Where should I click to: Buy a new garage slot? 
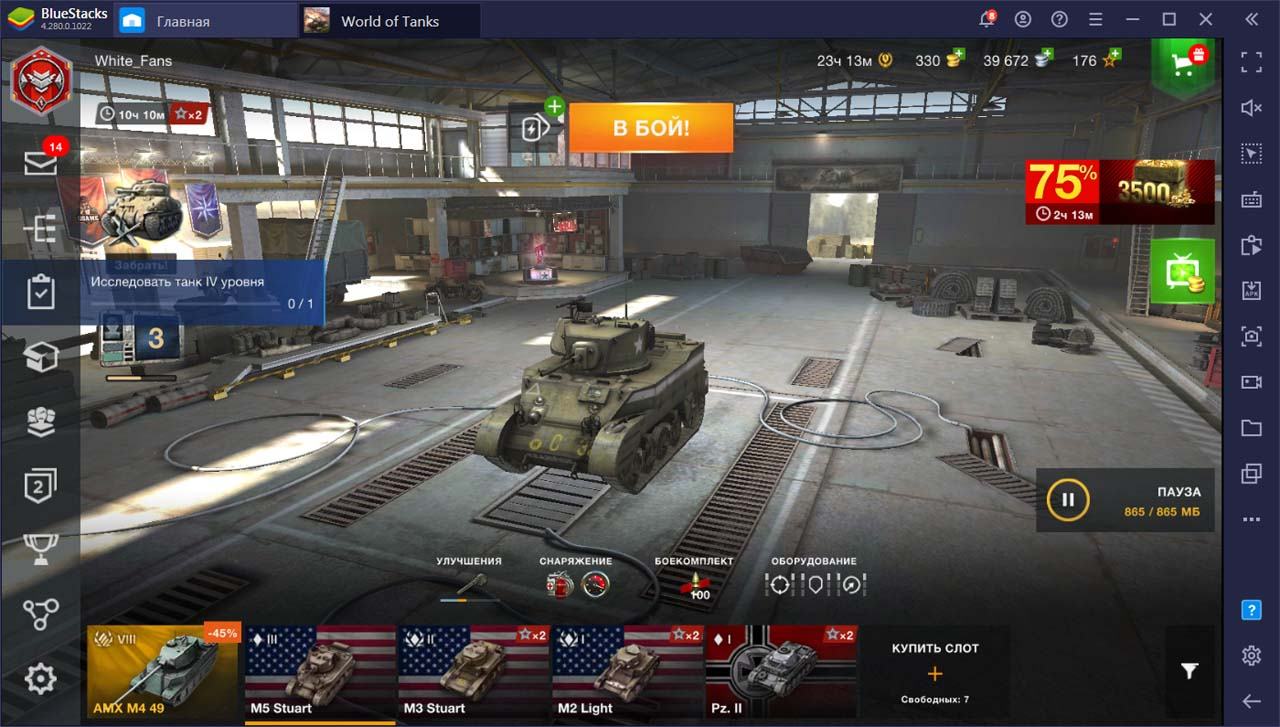click(935, 672)
